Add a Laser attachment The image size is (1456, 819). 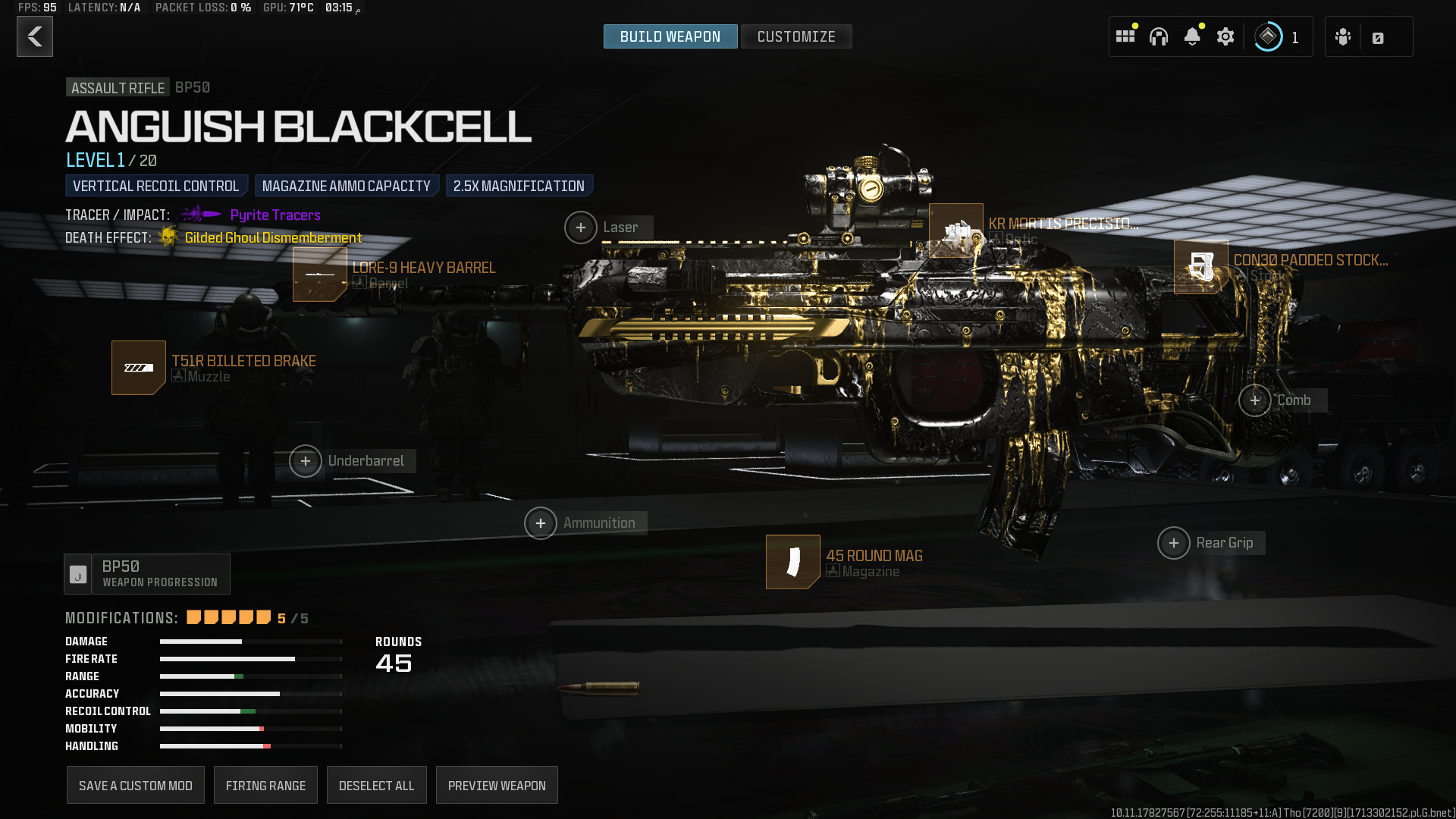click(x=581, y=227)
